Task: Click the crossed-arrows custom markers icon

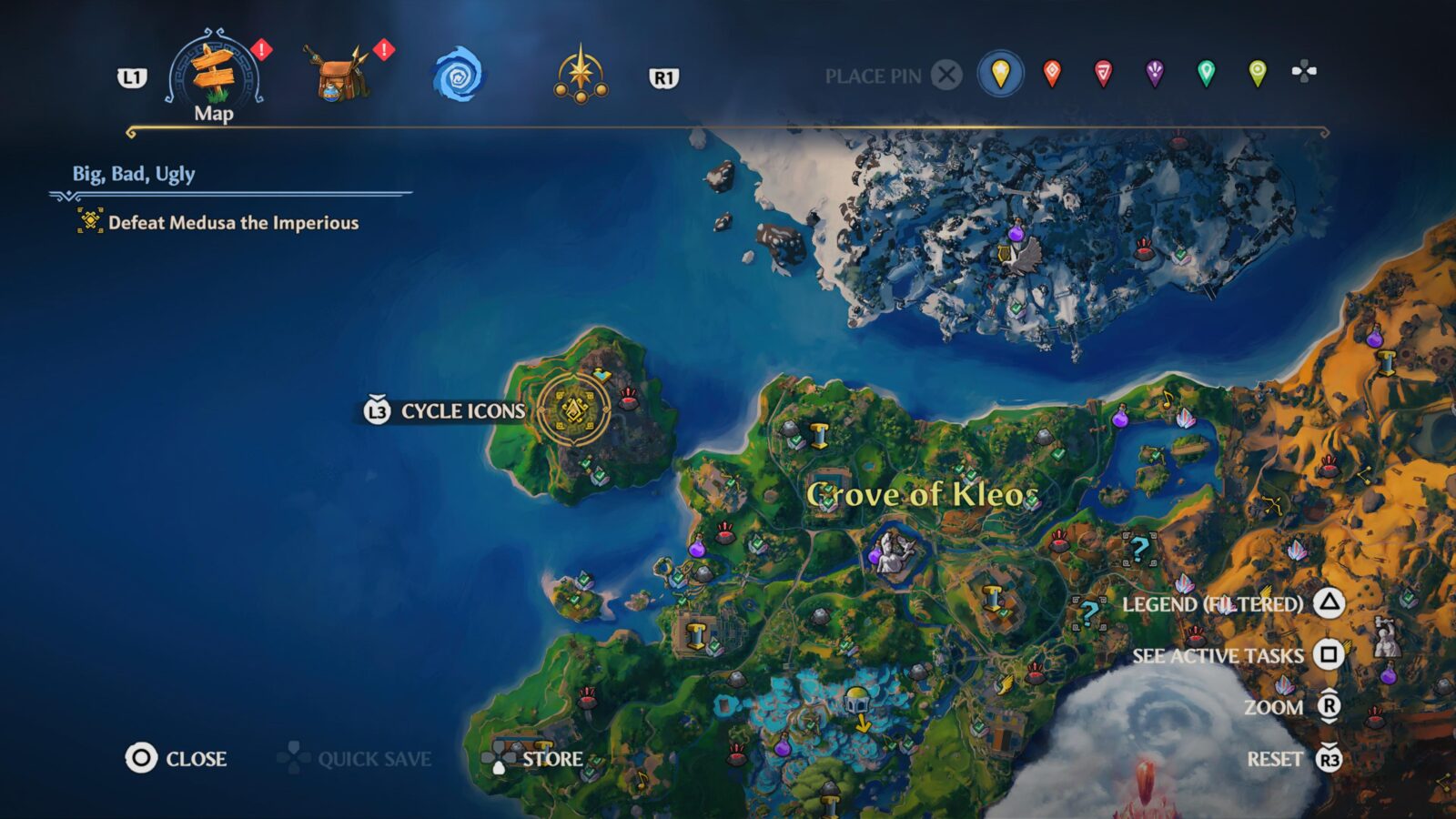Action: 1305,73
